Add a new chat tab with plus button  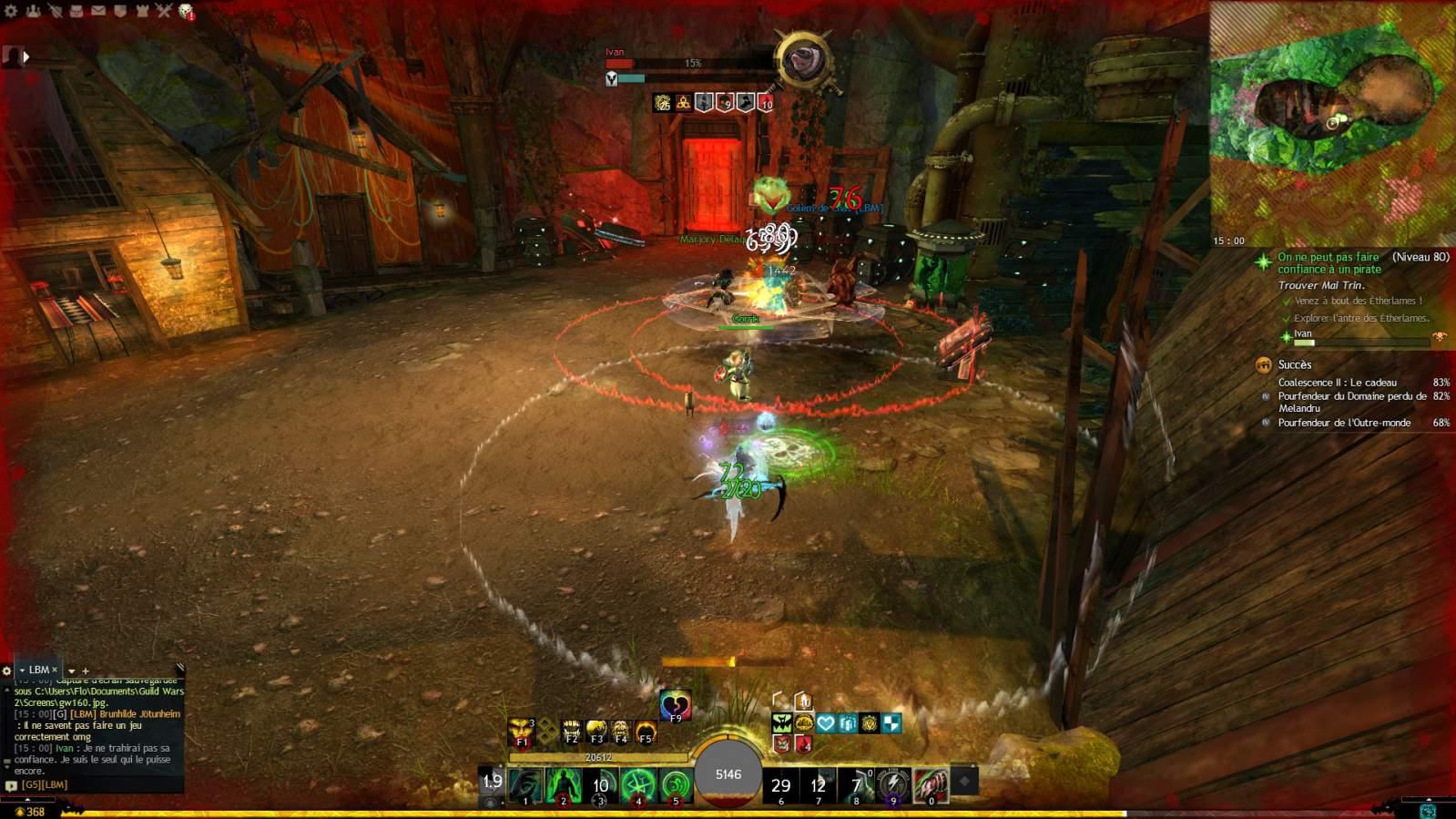point(86,671)
